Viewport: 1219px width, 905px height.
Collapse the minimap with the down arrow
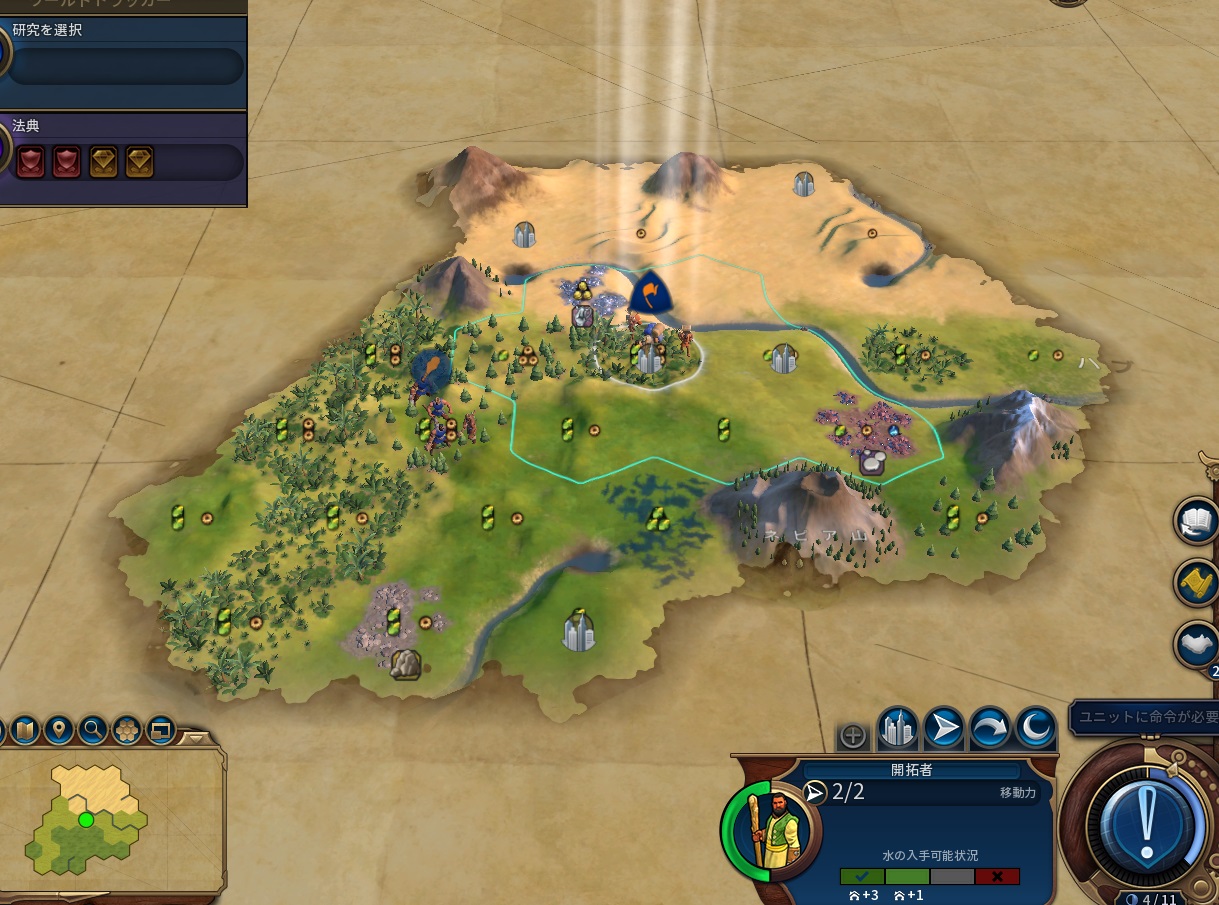click(x=198, y=740)
